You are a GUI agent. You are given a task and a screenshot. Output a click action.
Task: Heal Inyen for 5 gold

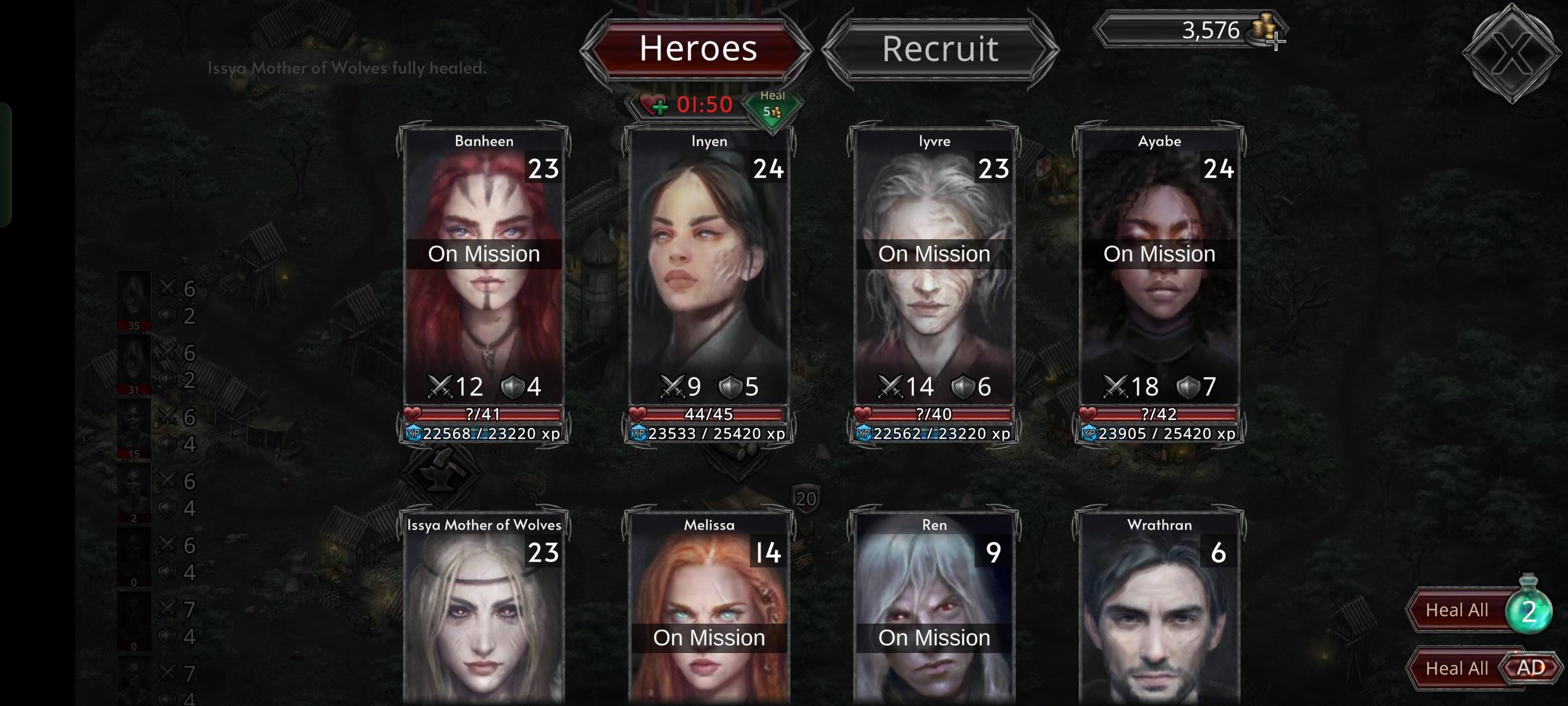pos(773,107)
